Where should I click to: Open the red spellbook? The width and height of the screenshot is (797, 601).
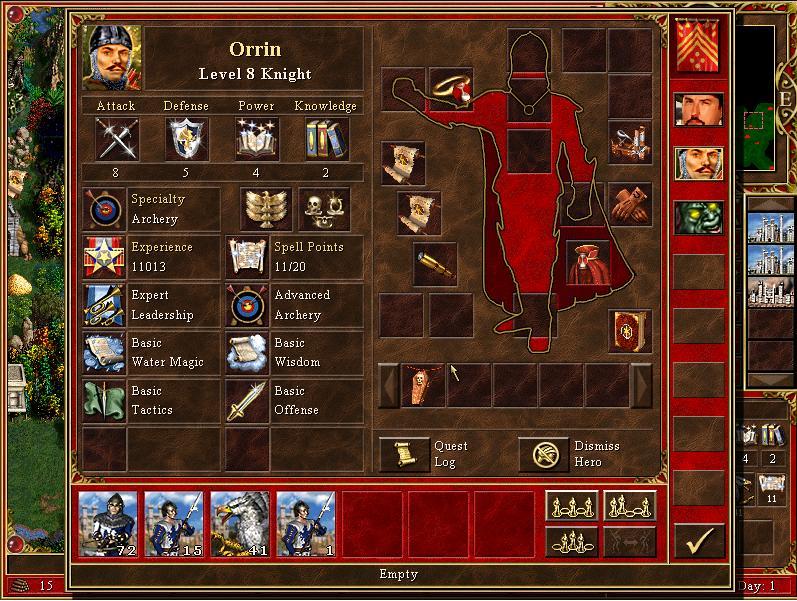630,331
